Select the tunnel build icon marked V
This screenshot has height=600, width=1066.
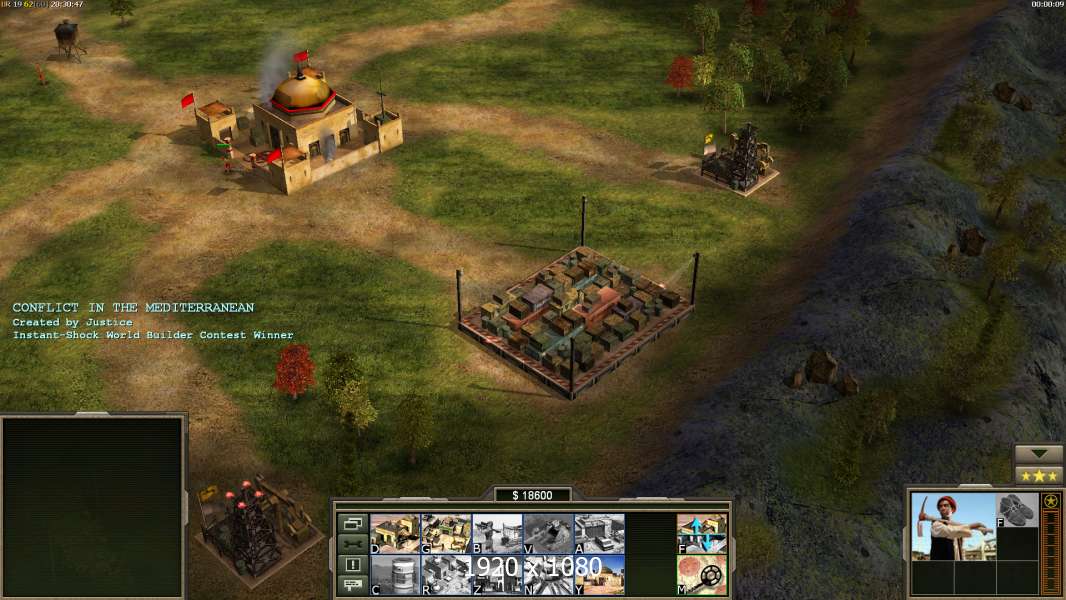tap(548, 533)
